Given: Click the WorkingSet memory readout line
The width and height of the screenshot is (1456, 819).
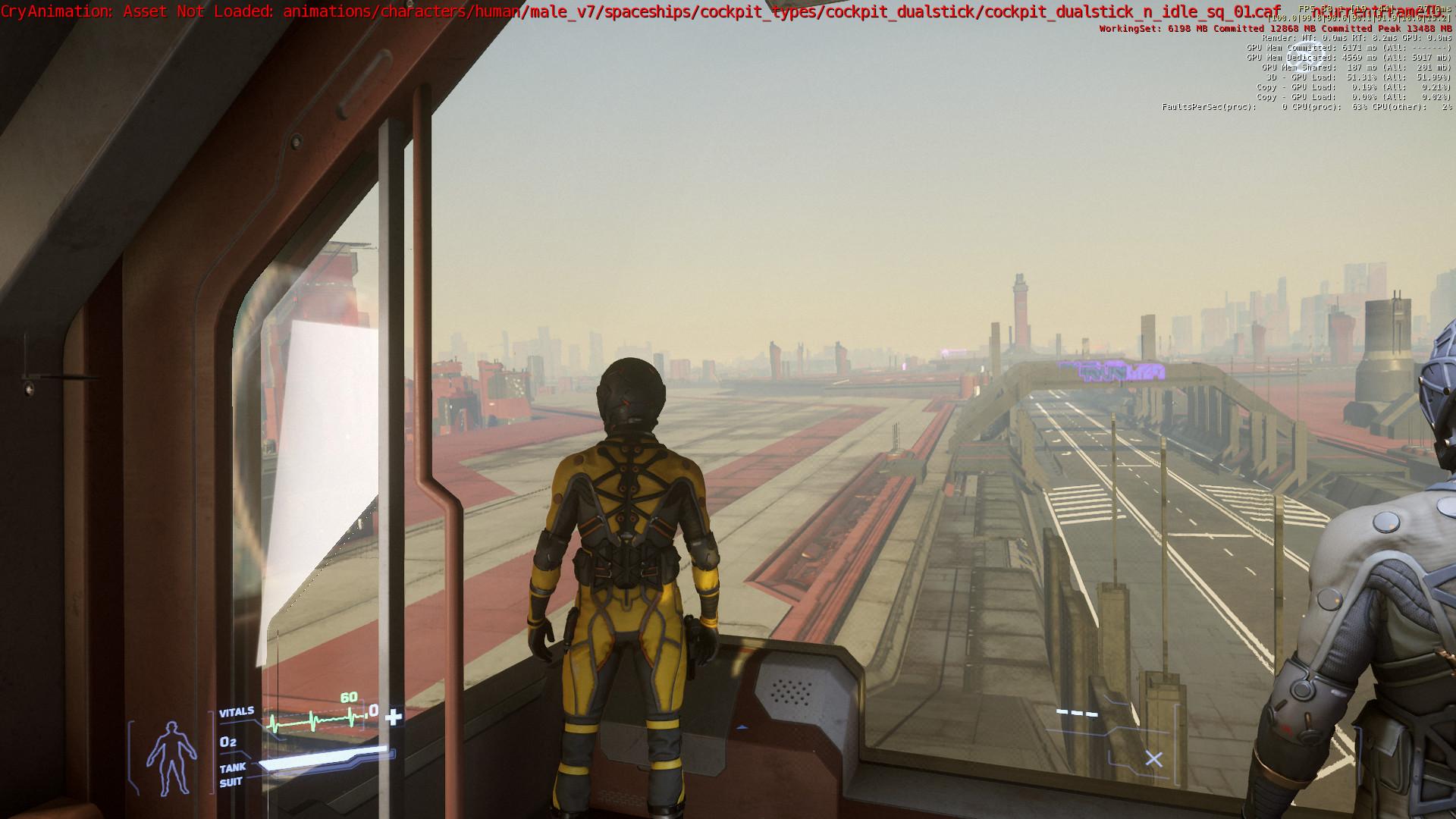Looking at the screenshot, I should point(1274,29).
